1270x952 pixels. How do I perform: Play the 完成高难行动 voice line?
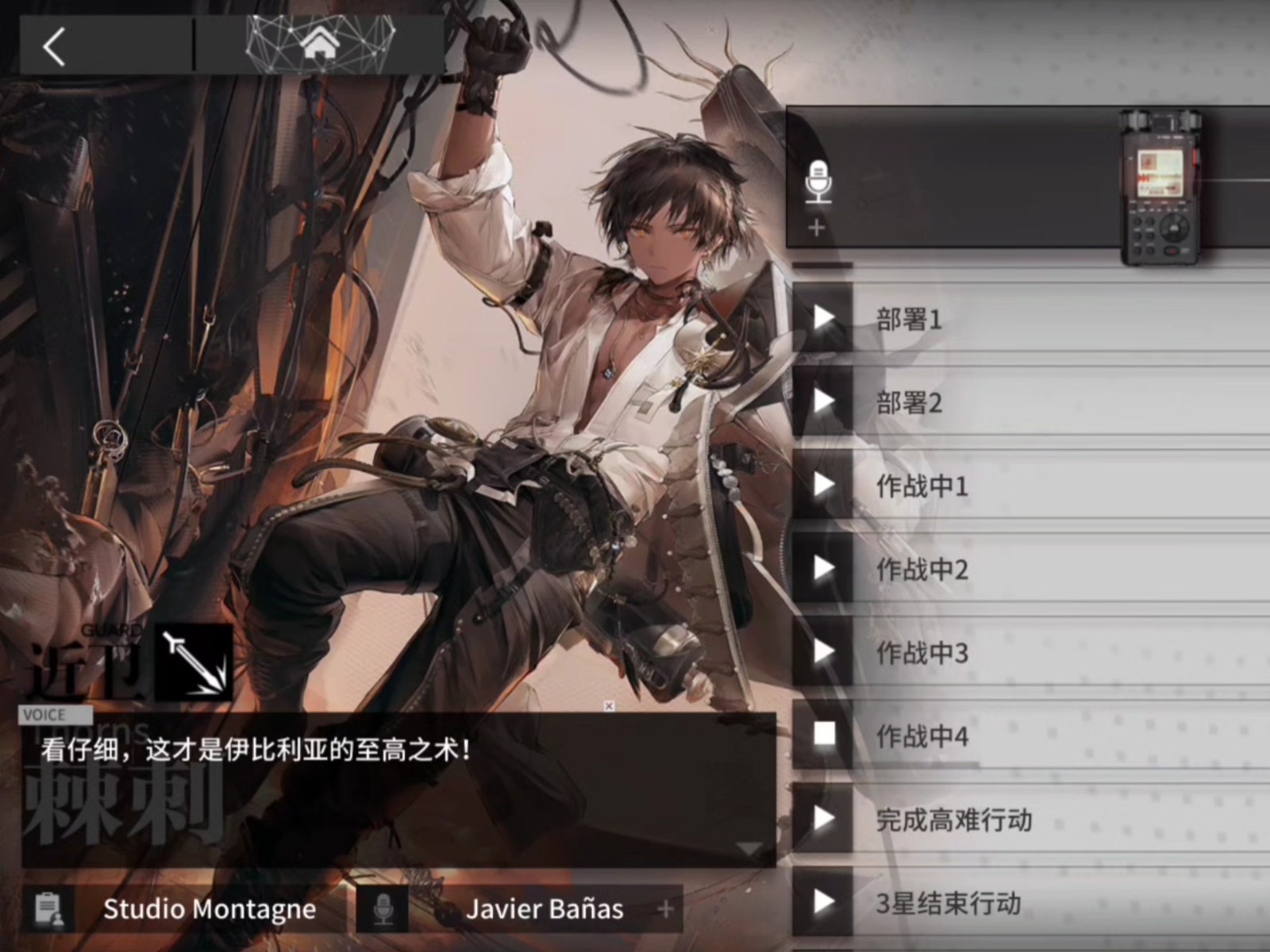click(x=823, y=819)
